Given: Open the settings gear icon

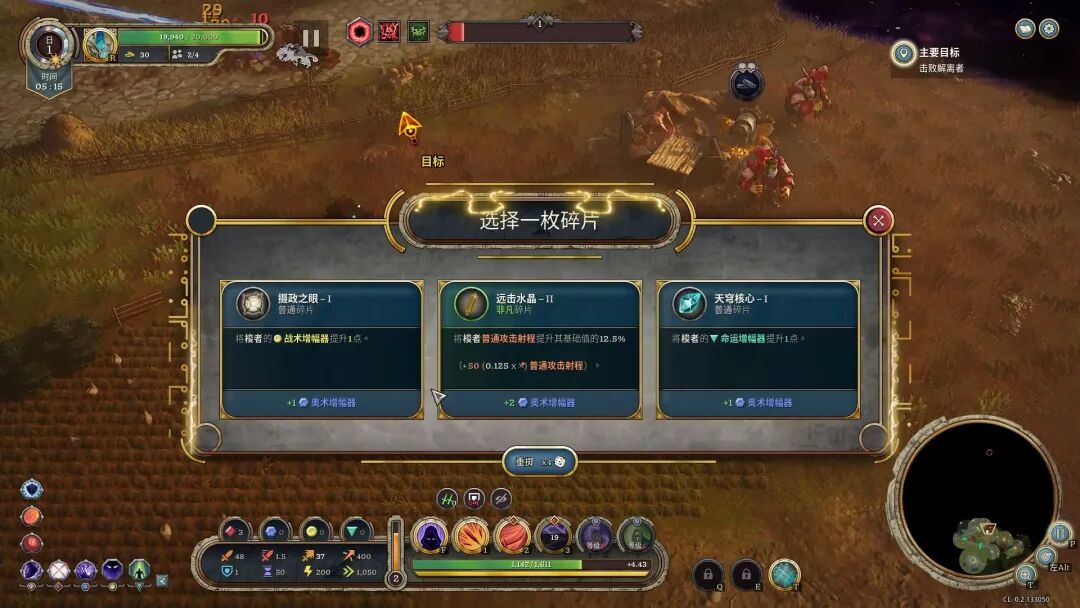Looking at the screenshot, I should [x=1049, y=28].
